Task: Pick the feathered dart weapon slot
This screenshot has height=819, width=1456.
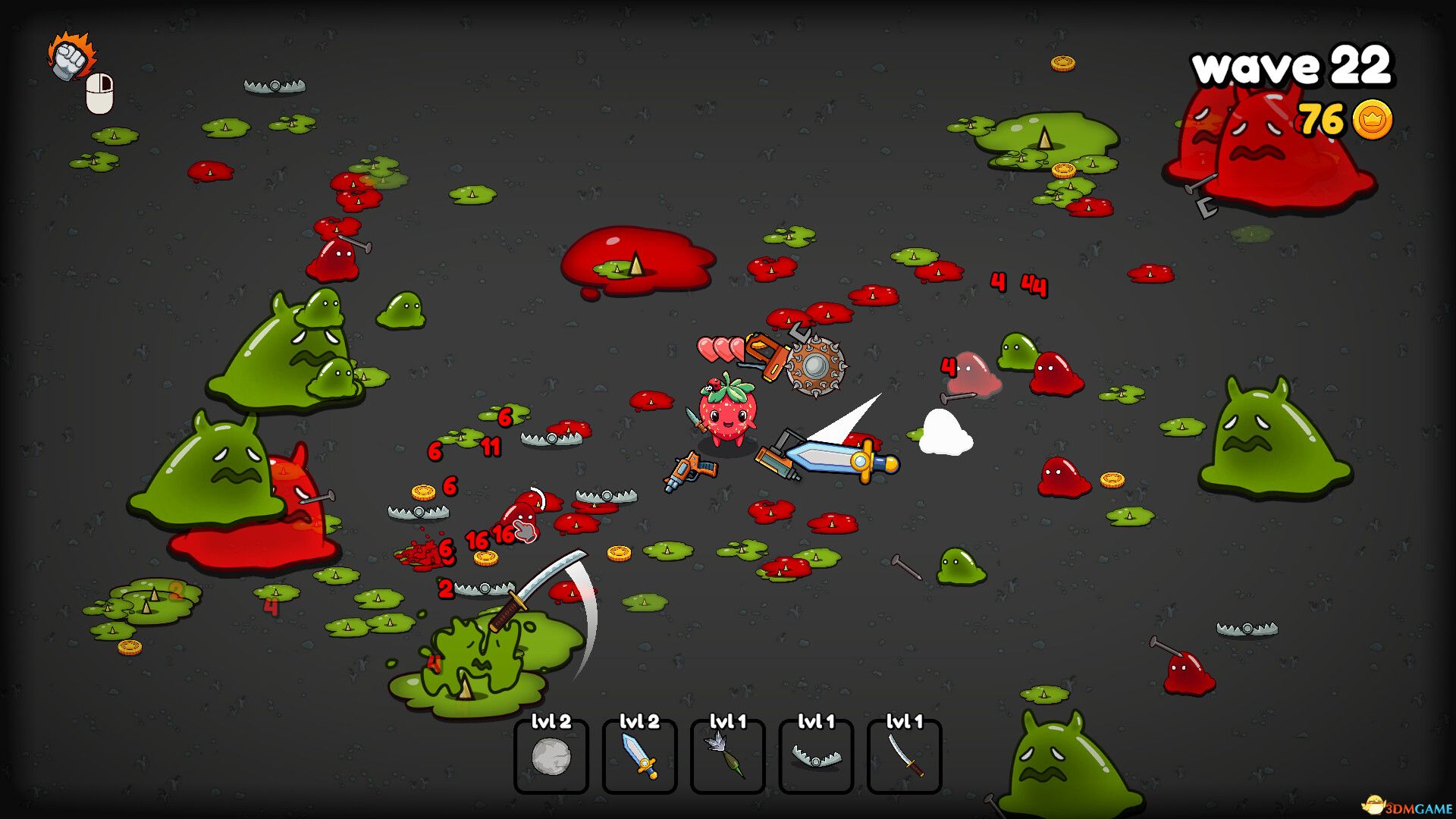Action: coord(727,756)
